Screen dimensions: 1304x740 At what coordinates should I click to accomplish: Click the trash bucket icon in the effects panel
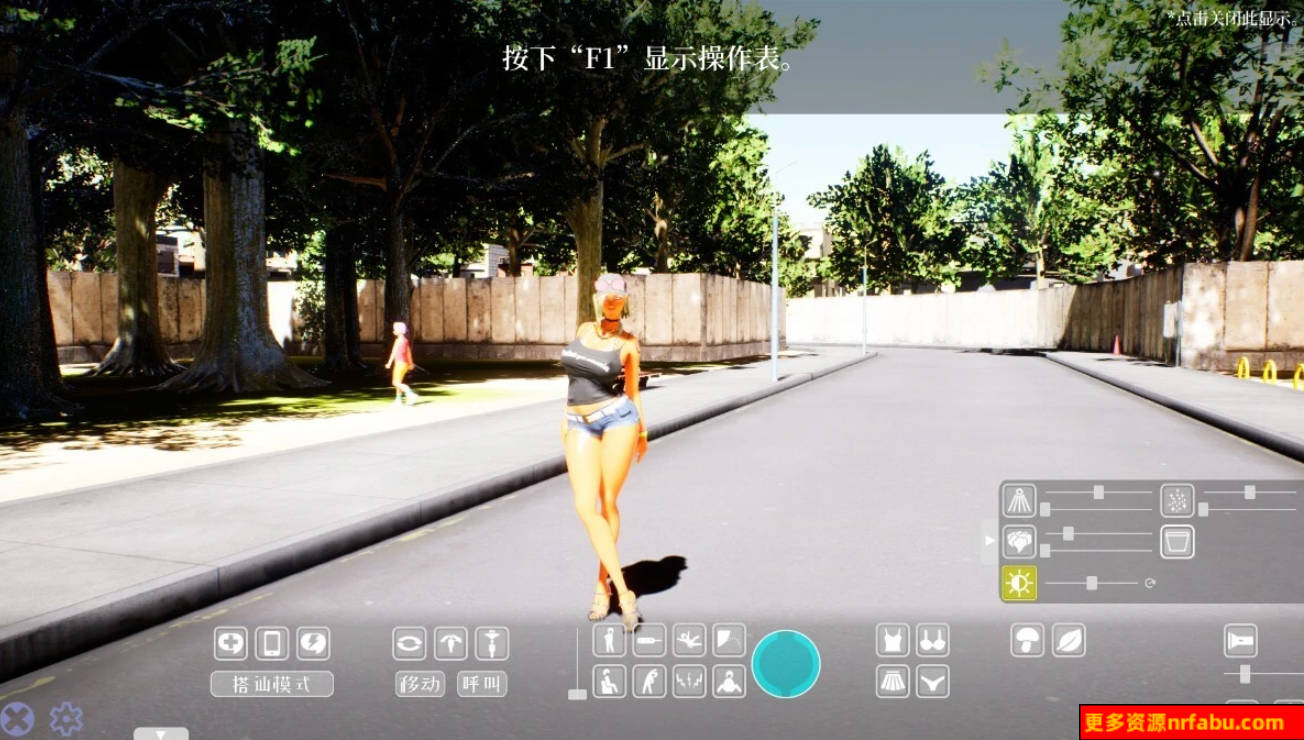(x=1176, y=541)
